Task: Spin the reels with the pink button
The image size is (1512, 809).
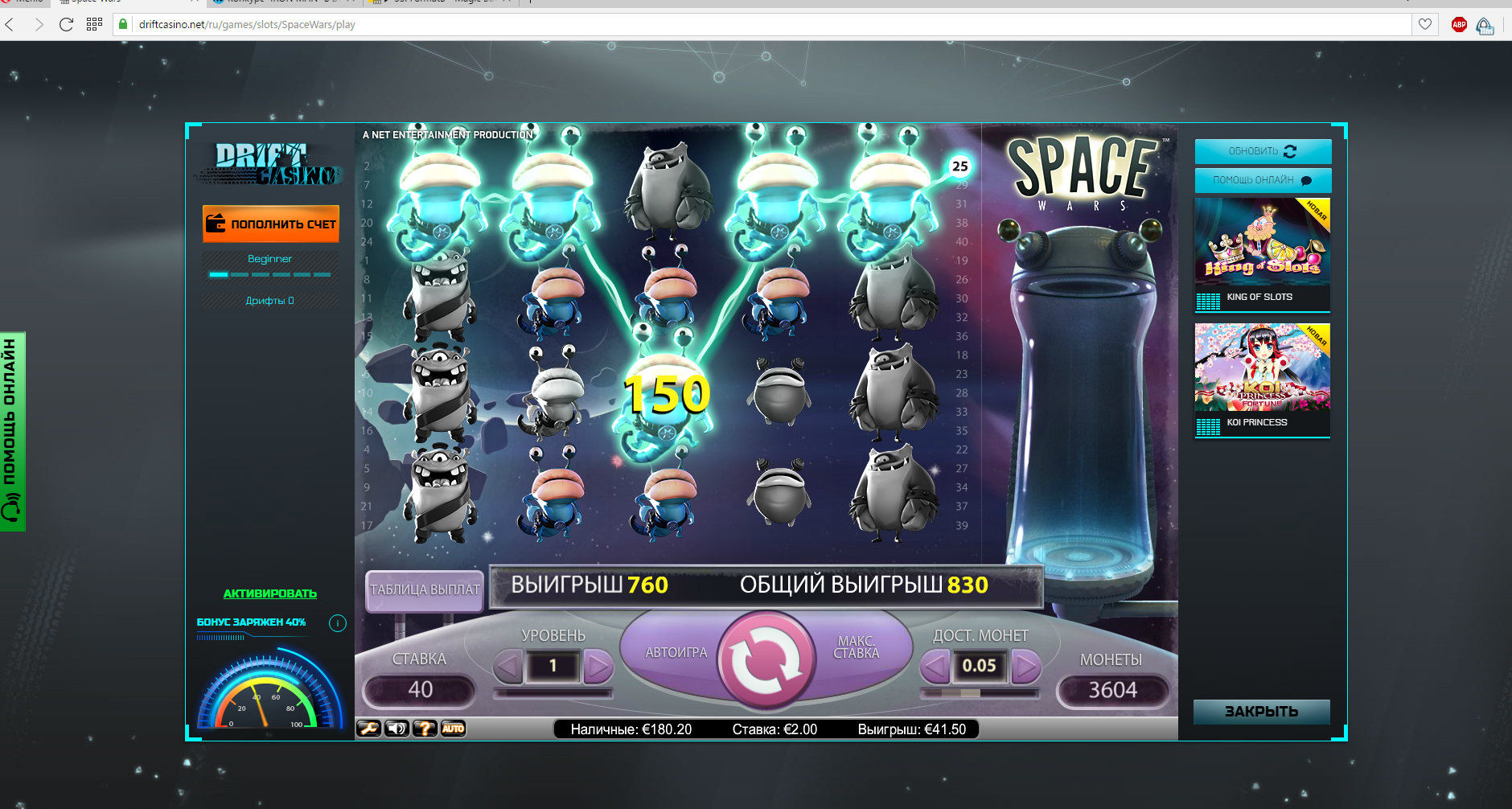Action: [x=765, y=660]
